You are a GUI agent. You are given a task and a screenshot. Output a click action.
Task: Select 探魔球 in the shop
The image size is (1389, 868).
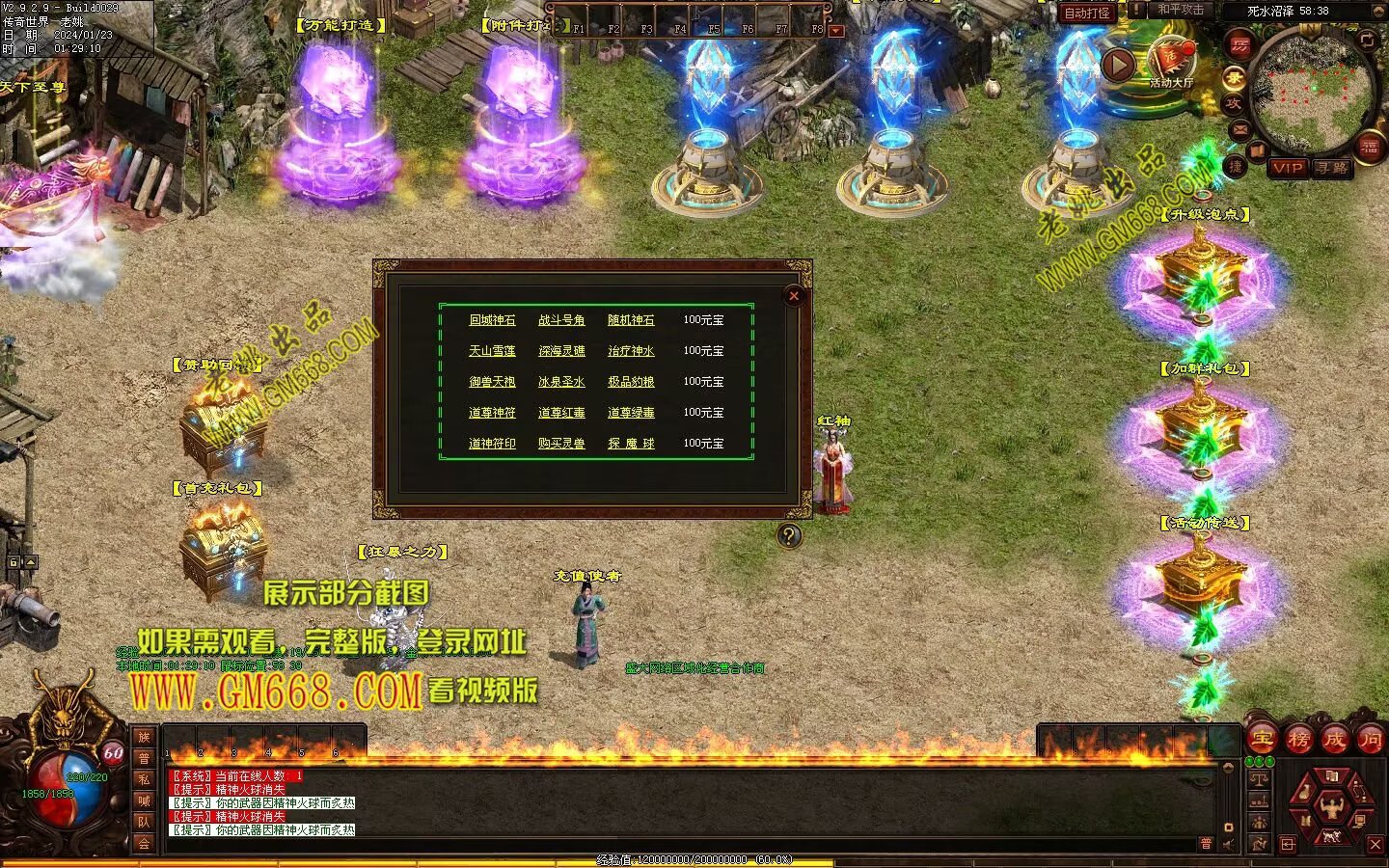click(x=631, y=444)
